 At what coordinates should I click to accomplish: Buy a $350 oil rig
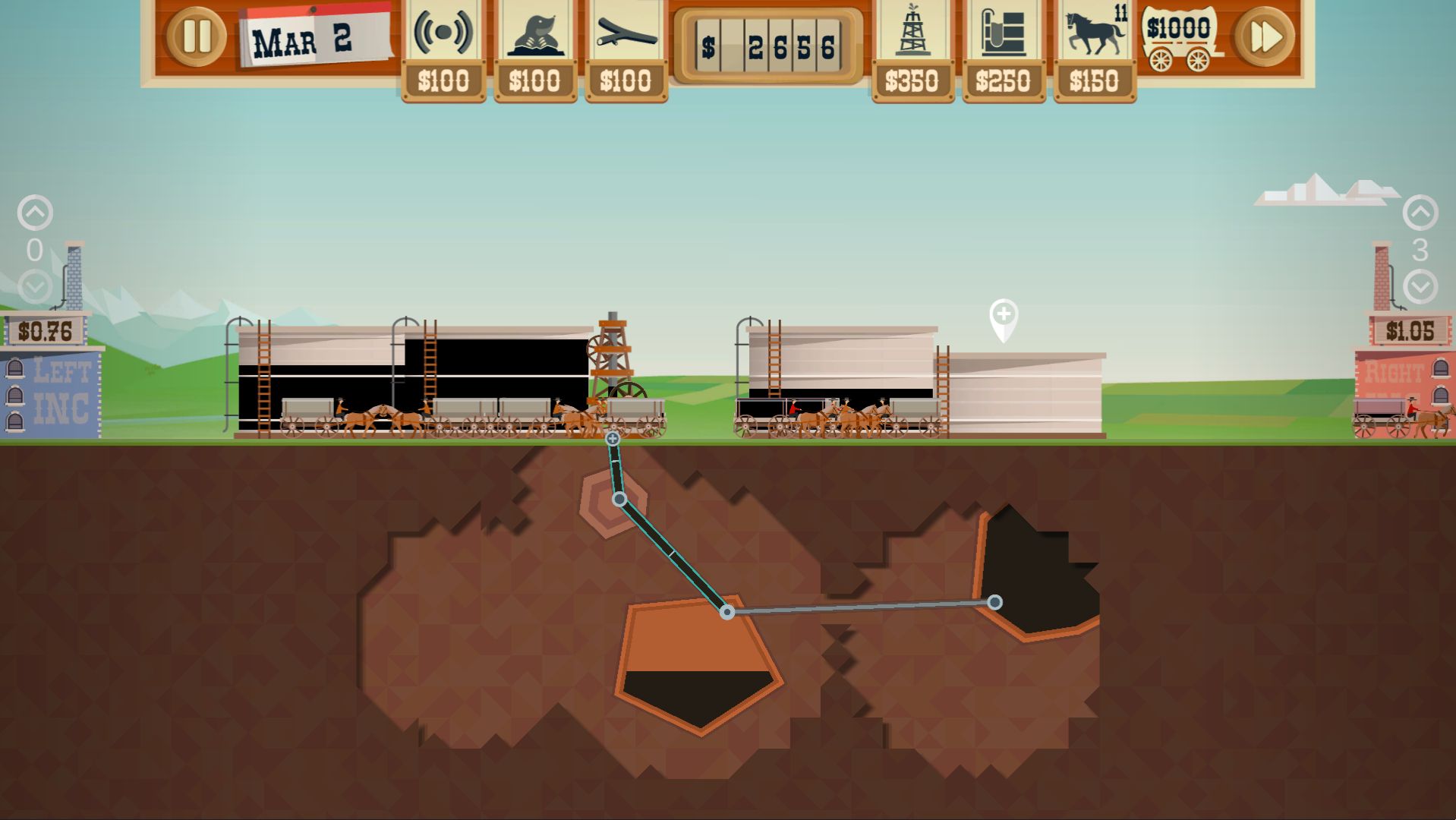[912, 50]
